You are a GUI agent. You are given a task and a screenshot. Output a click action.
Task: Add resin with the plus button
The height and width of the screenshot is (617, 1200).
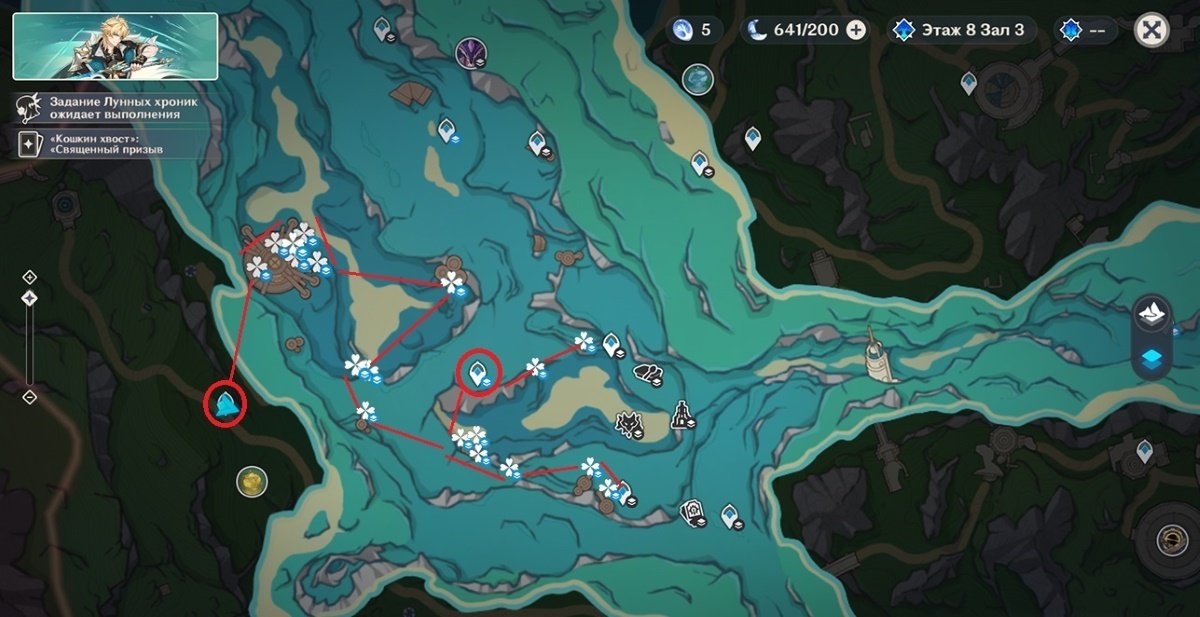coord(856,30)
